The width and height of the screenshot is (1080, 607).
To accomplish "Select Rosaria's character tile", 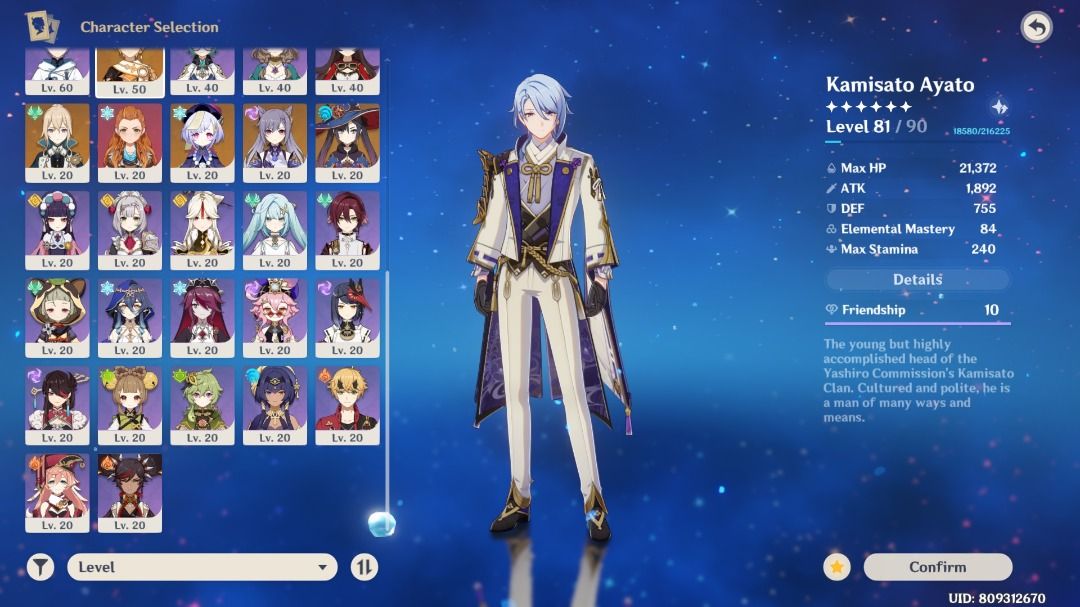I will pyautogui.click(x=202, y=313).
